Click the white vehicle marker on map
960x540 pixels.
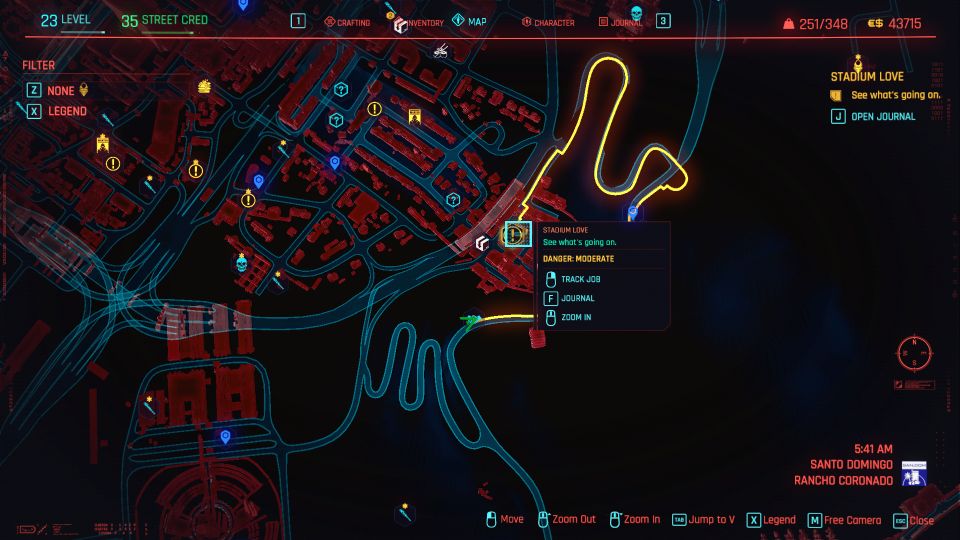coord(440,48)
